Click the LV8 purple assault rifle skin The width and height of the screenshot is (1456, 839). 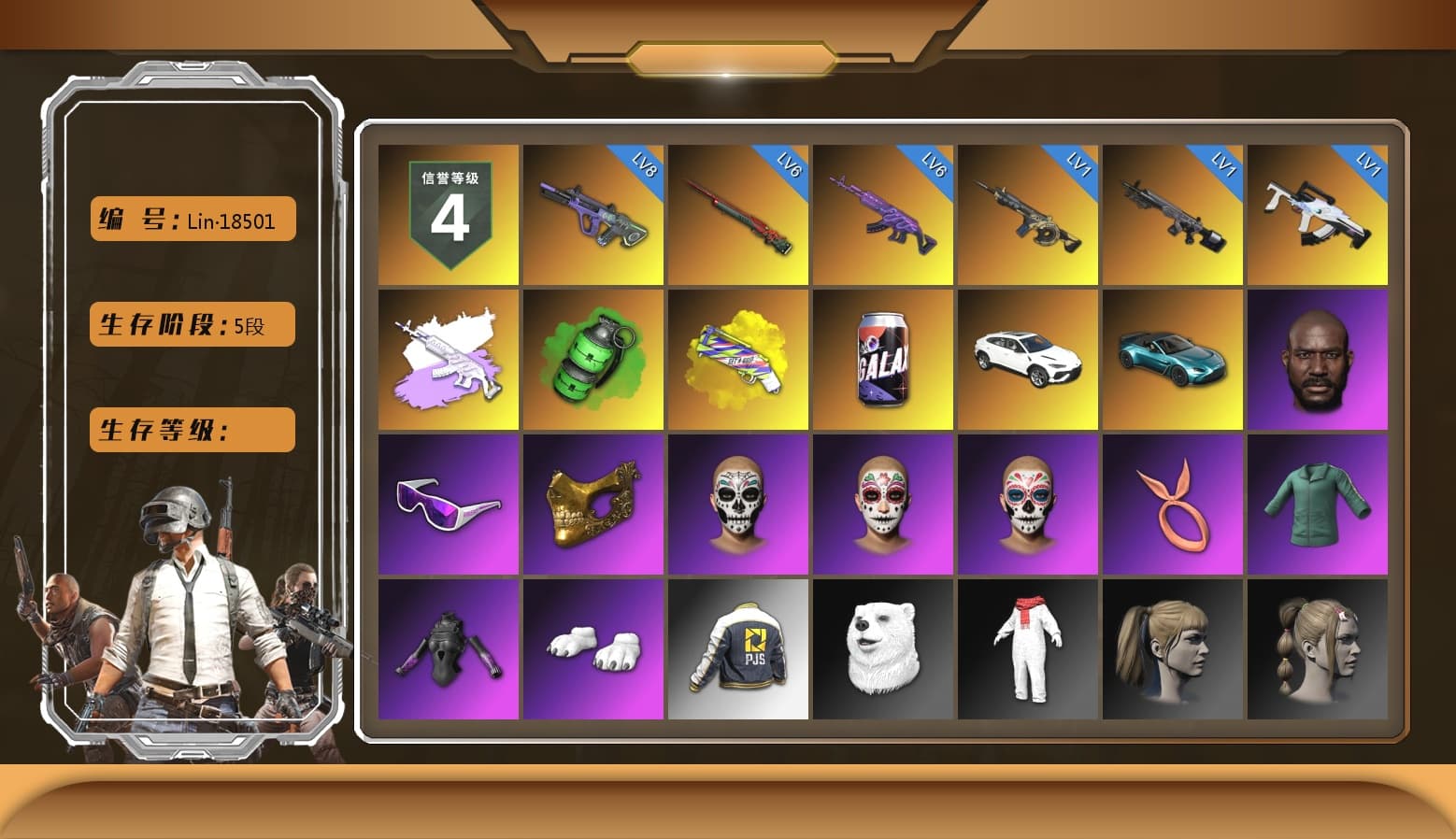[592, 215]
